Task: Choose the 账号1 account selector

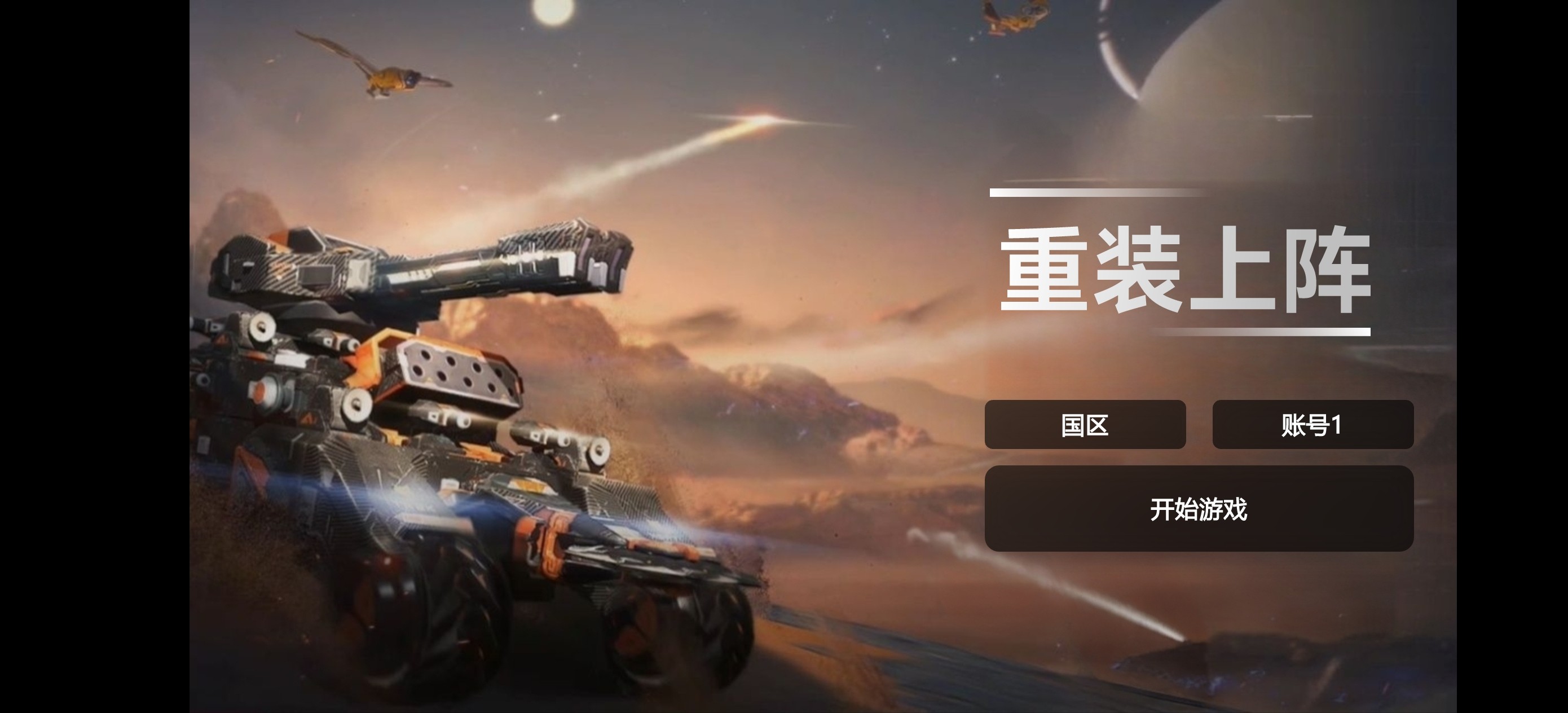Action: coord(1312,424)
